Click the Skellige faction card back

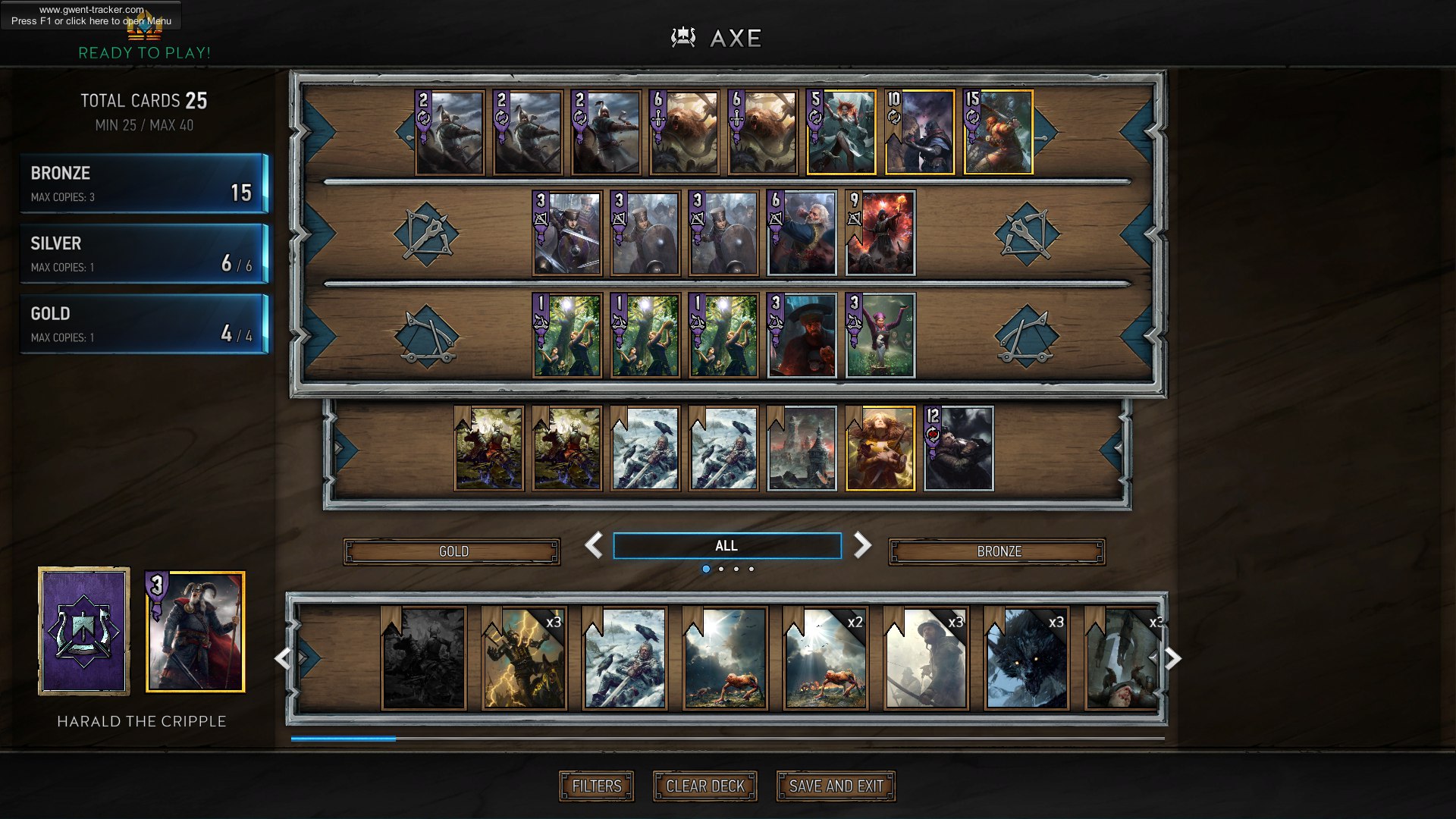coord(84,632)
